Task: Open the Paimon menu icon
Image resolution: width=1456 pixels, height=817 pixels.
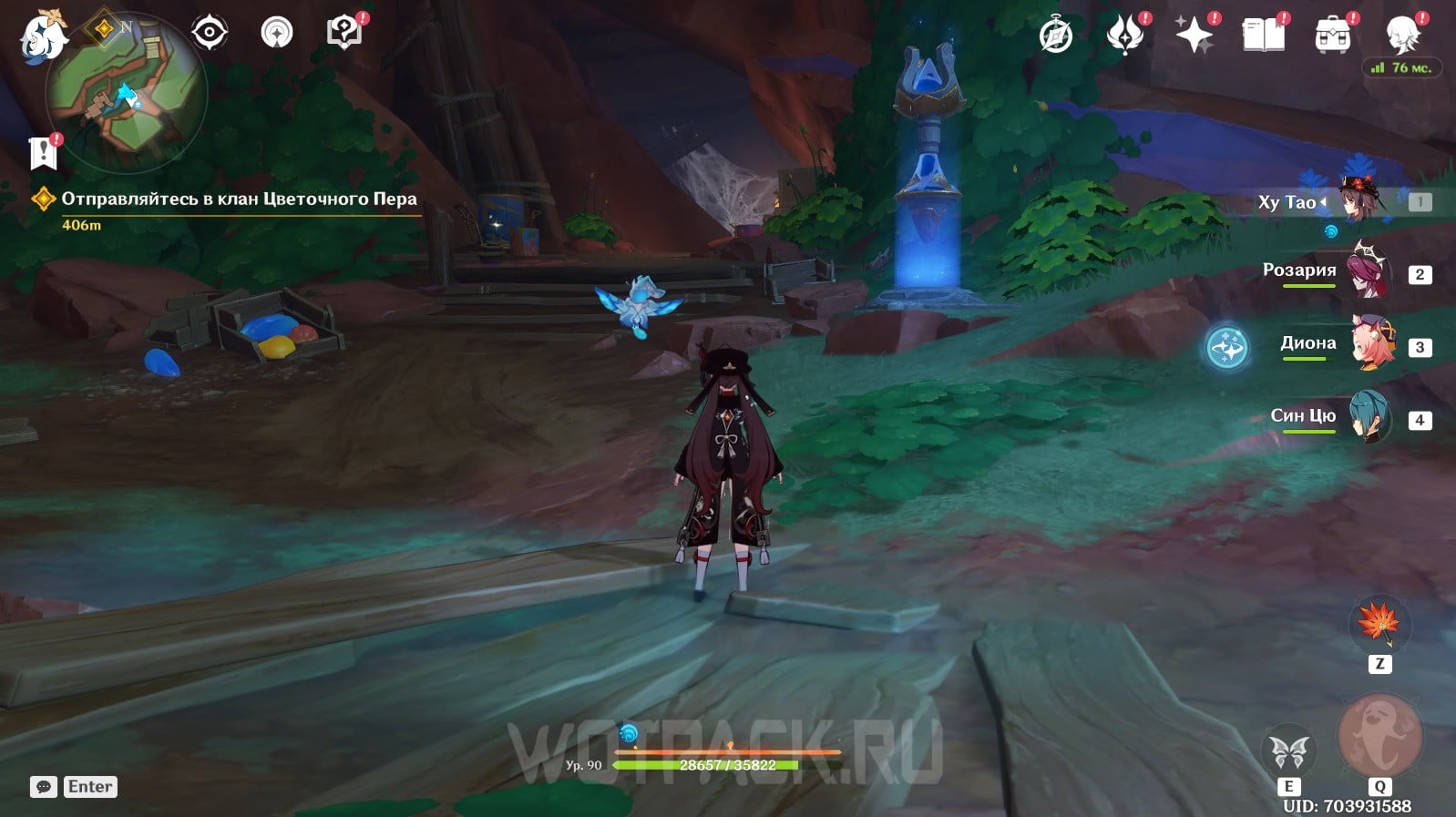Action: click(x=43, y=36)
